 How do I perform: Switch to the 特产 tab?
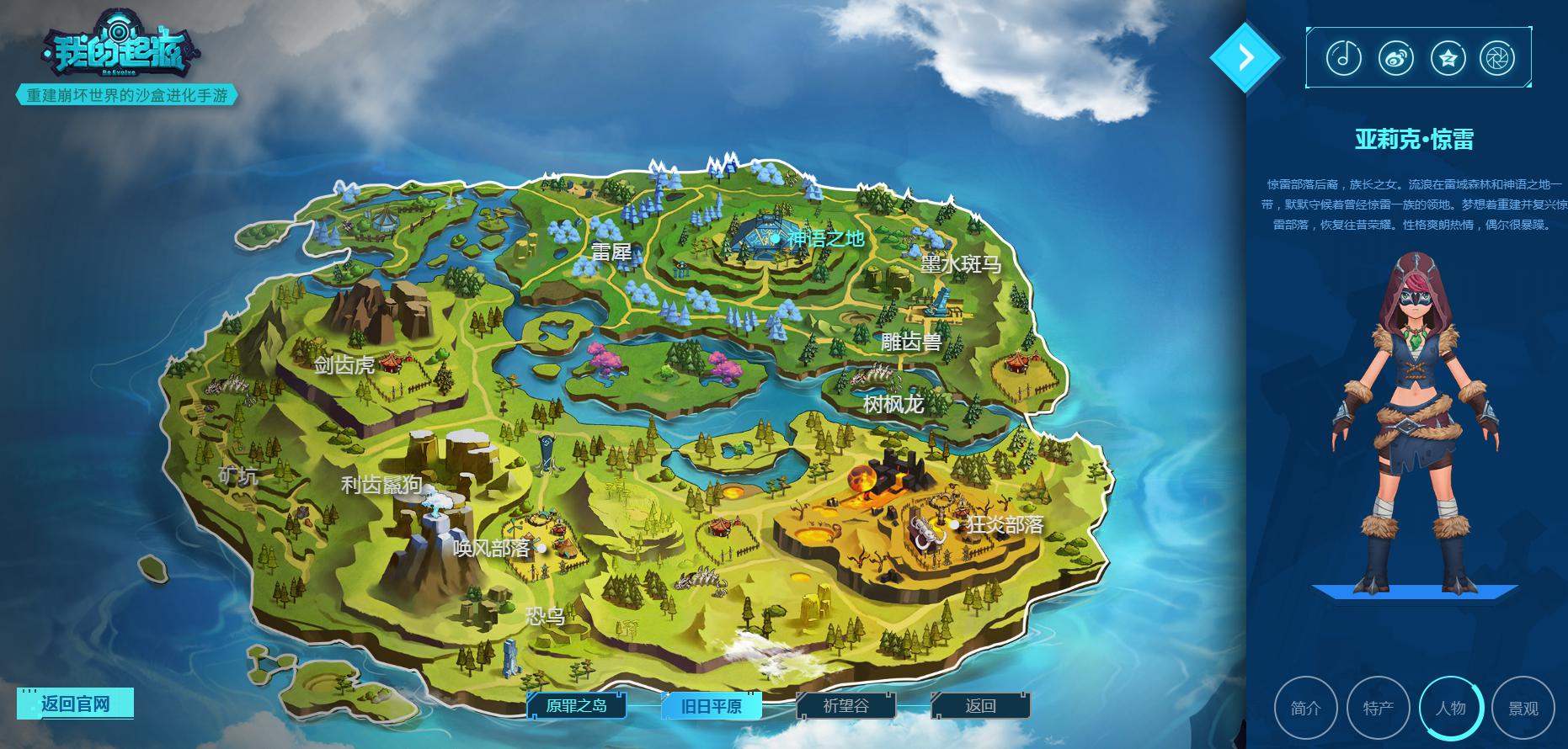pos(1379,709)
